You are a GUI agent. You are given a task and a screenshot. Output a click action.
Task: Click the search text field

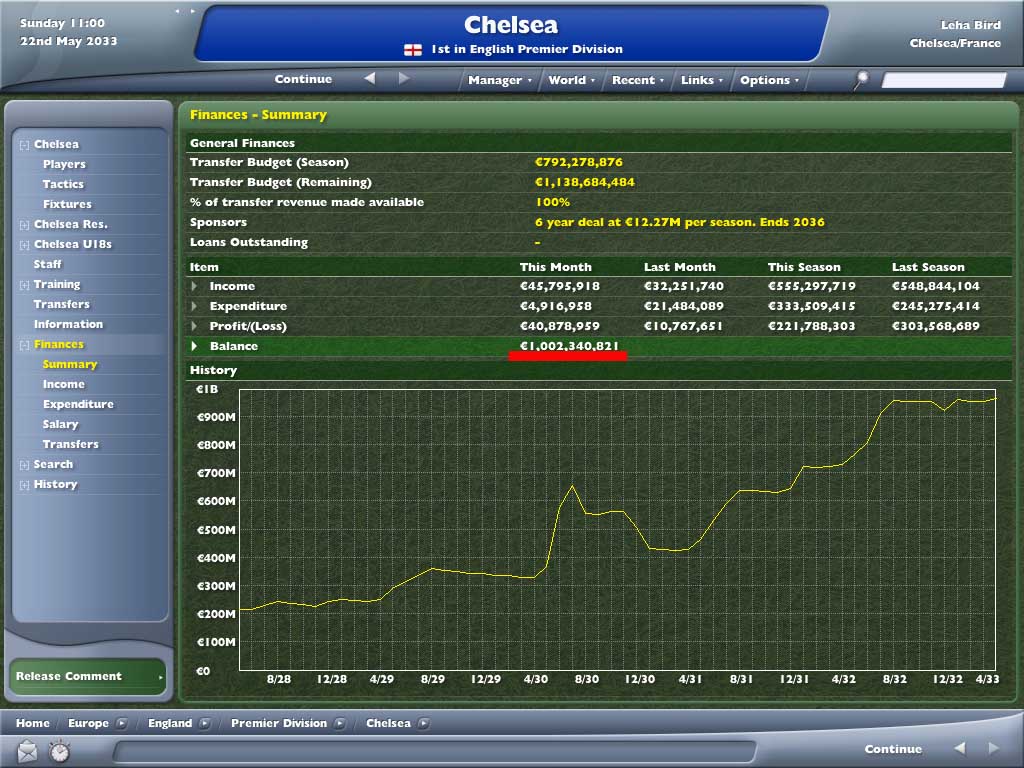point(944,80)
